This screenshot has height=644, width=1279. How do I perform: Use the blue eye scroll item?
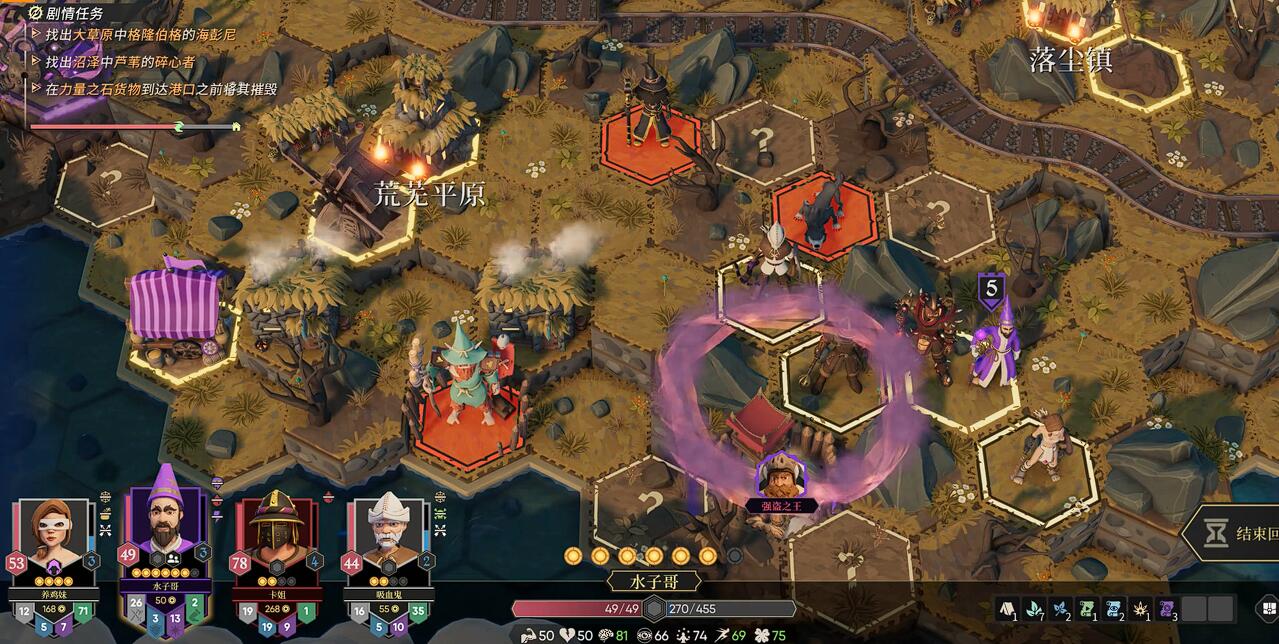pos(1111,607)
